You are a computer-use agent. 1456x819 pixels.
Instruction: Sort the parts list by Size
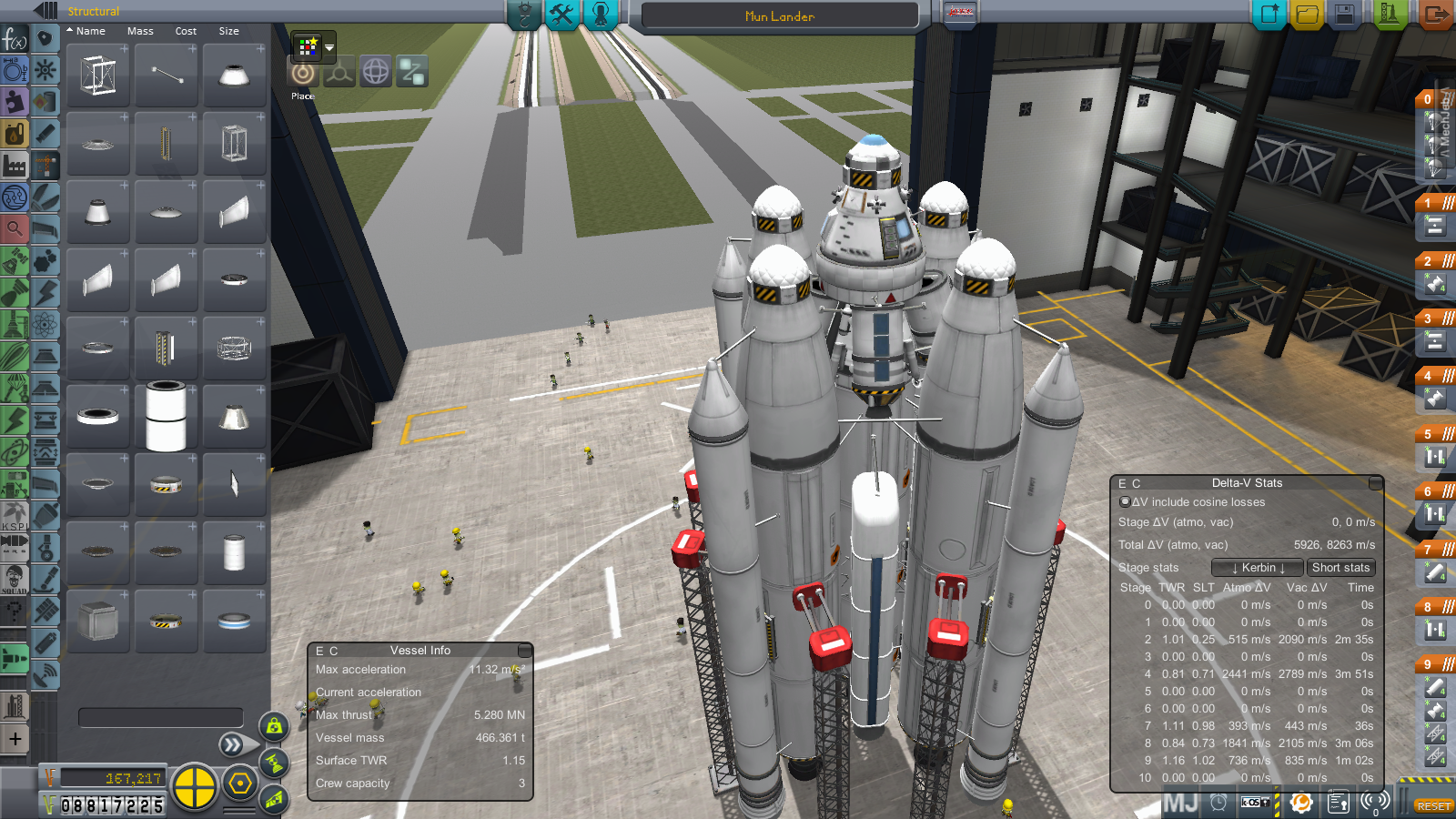(x=228, y=31)
